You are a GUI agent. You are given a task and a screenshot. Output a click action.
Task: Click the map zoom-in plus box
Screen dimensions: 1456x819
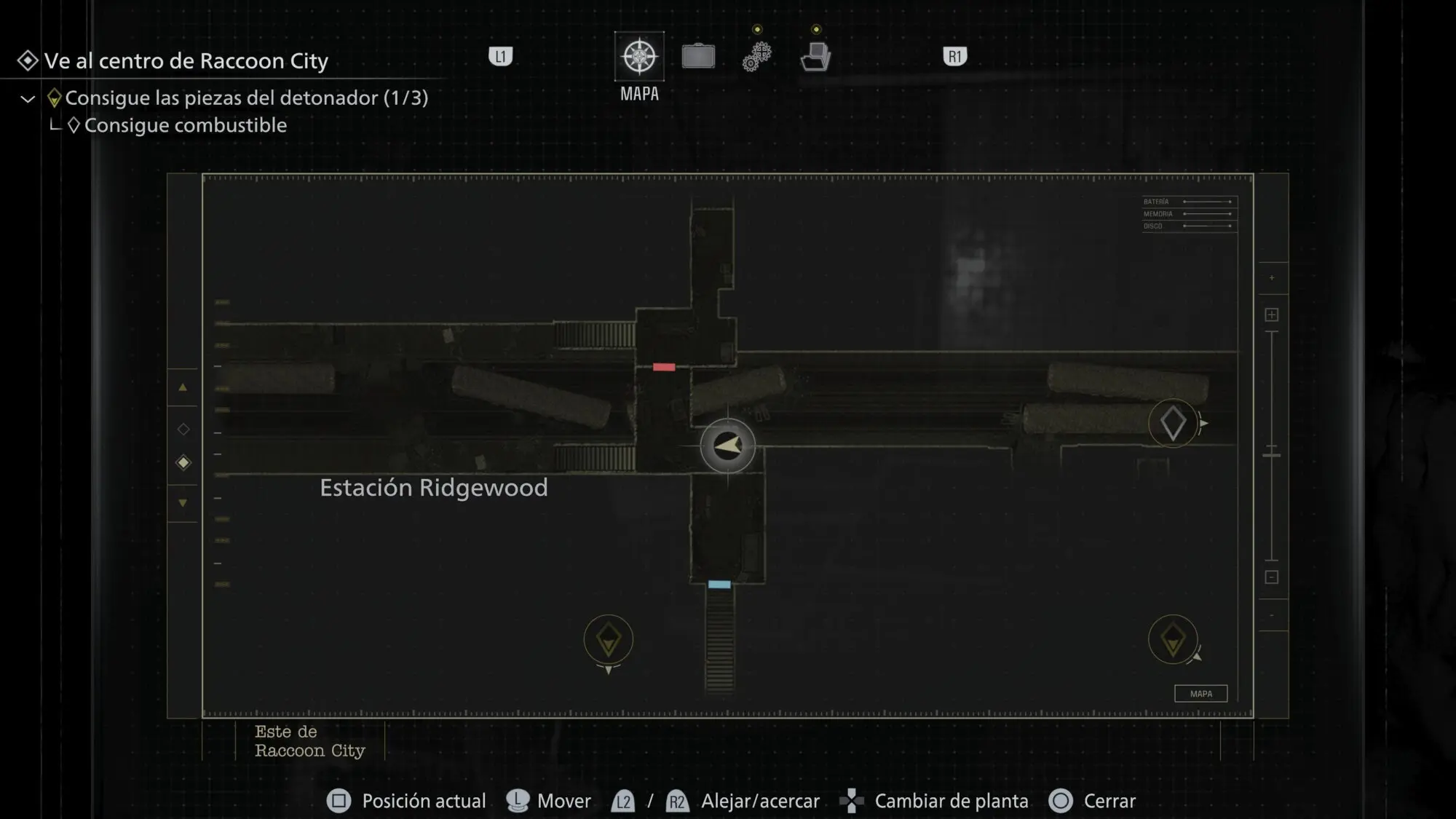coord(1272,314)
